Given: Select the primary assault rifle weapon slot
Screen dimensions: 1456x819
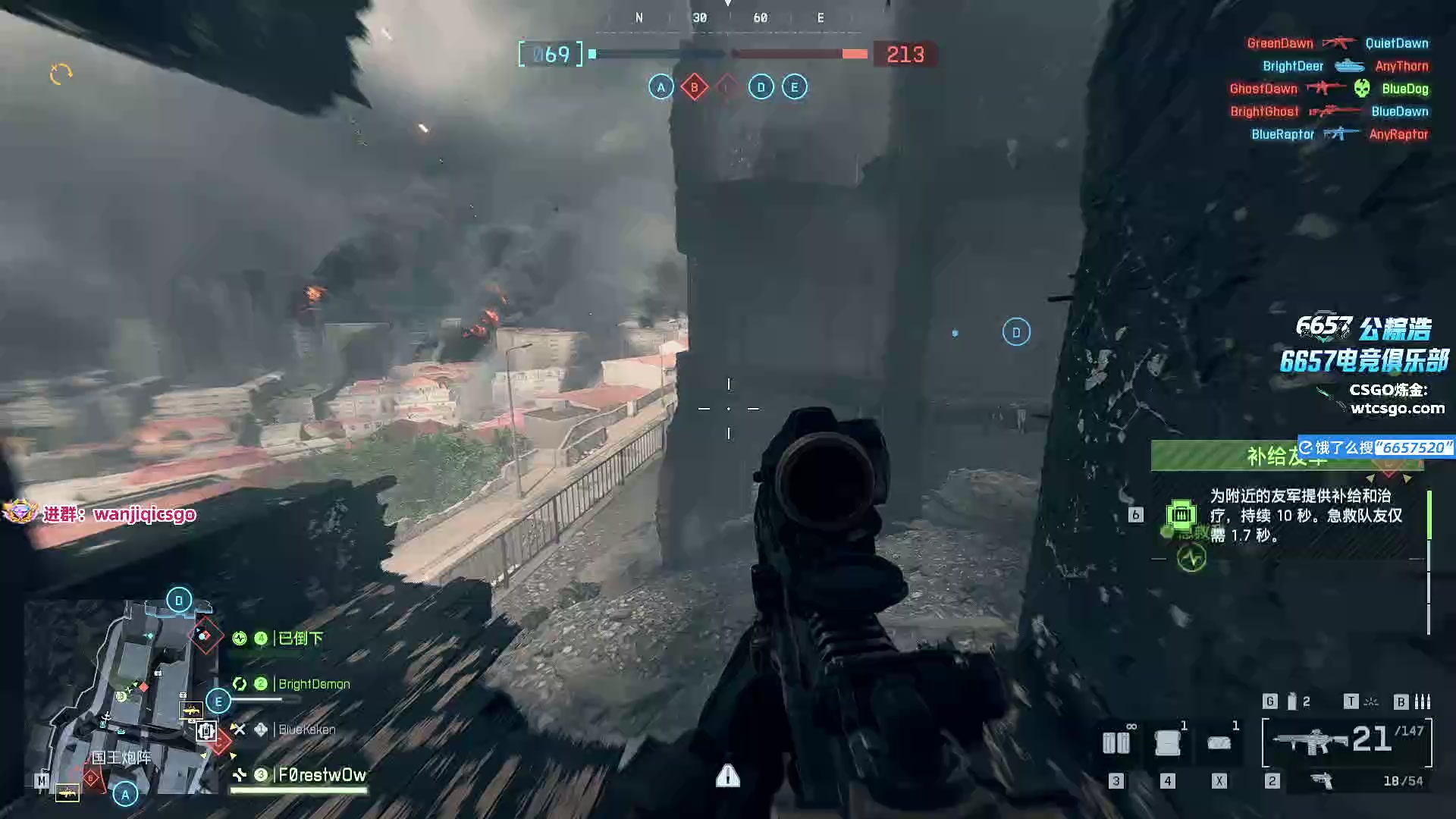Looking at the screenshot, I should (x=1346, y=741).
